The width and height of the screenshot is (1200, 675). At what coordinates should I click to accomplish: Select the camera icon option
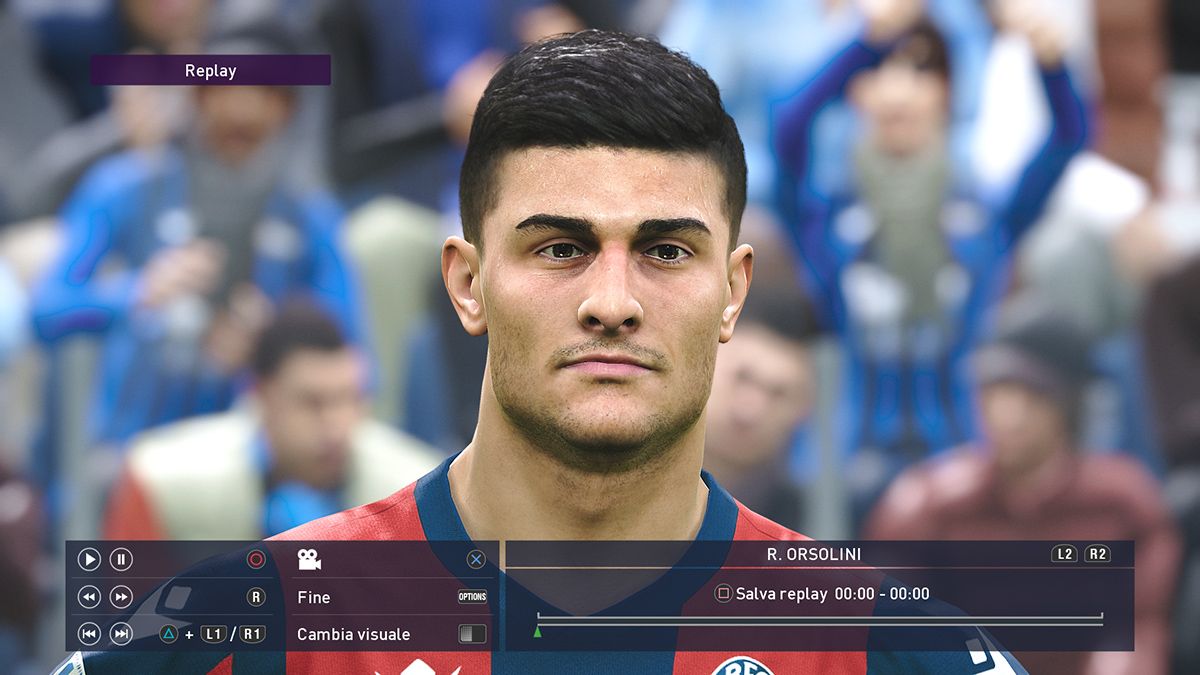pos(309,560)
